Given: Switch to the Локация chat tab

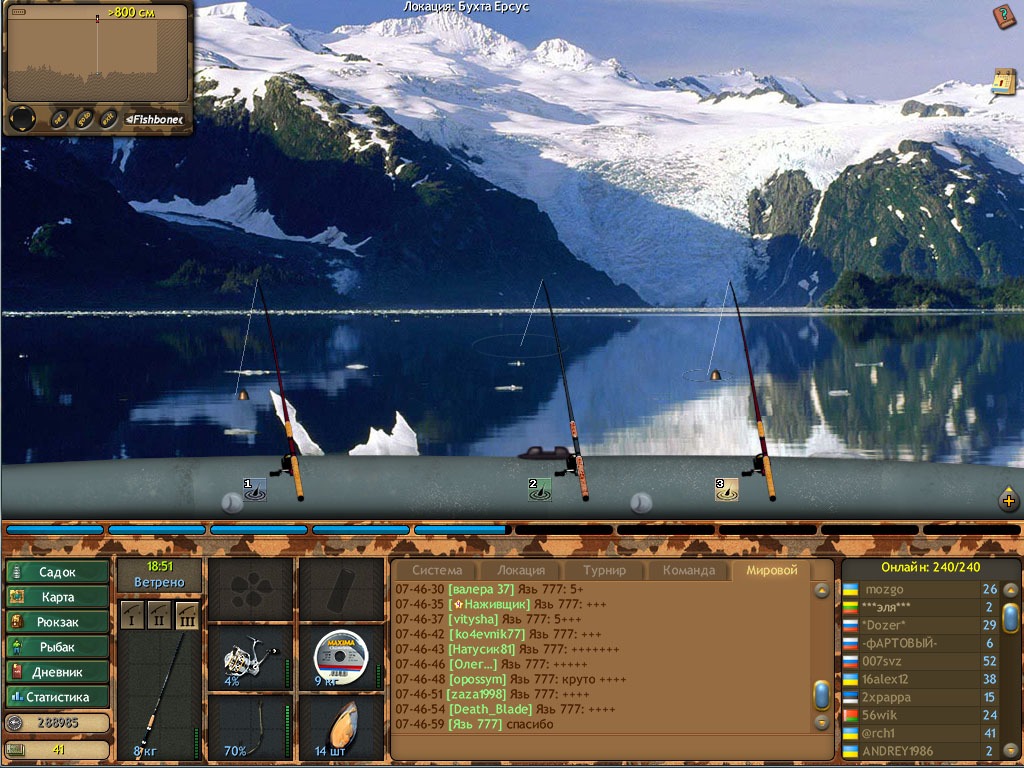Looking at the screenshot, I should [x=521, y=570].
